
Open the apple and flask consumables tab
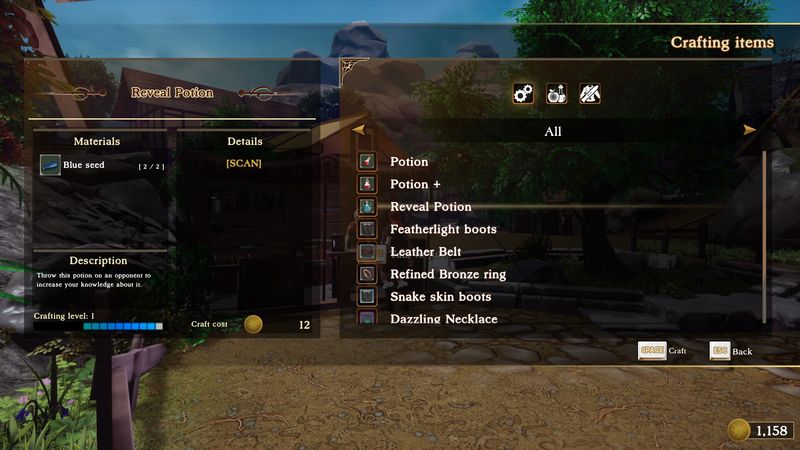tap(556, 94)
